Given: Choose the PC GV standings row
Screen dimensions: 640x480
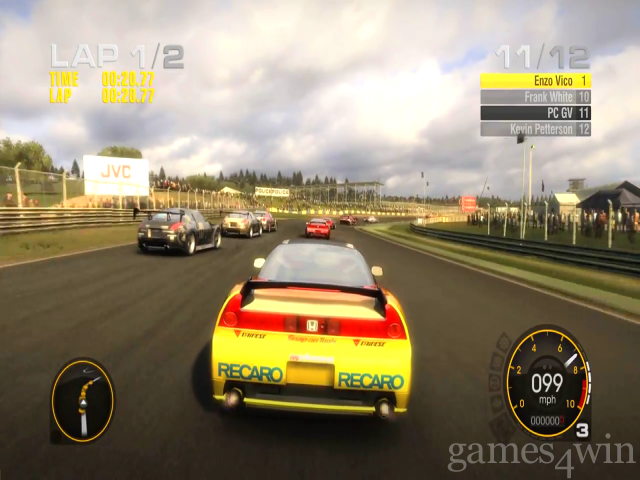Looking at the screenshot, I should [x=535, y=113].
